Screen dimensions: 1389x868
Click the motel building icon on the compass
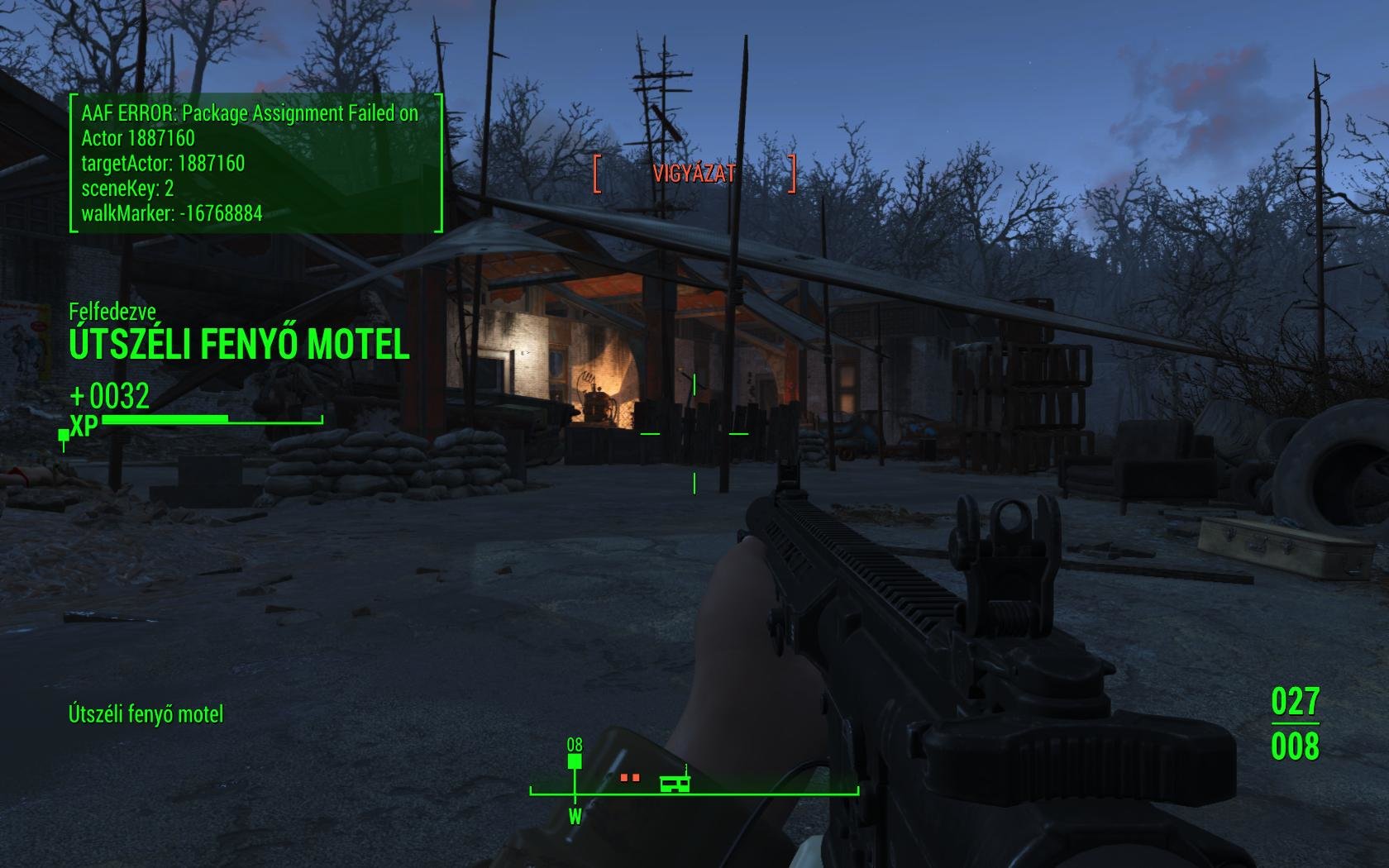point(675,781)
